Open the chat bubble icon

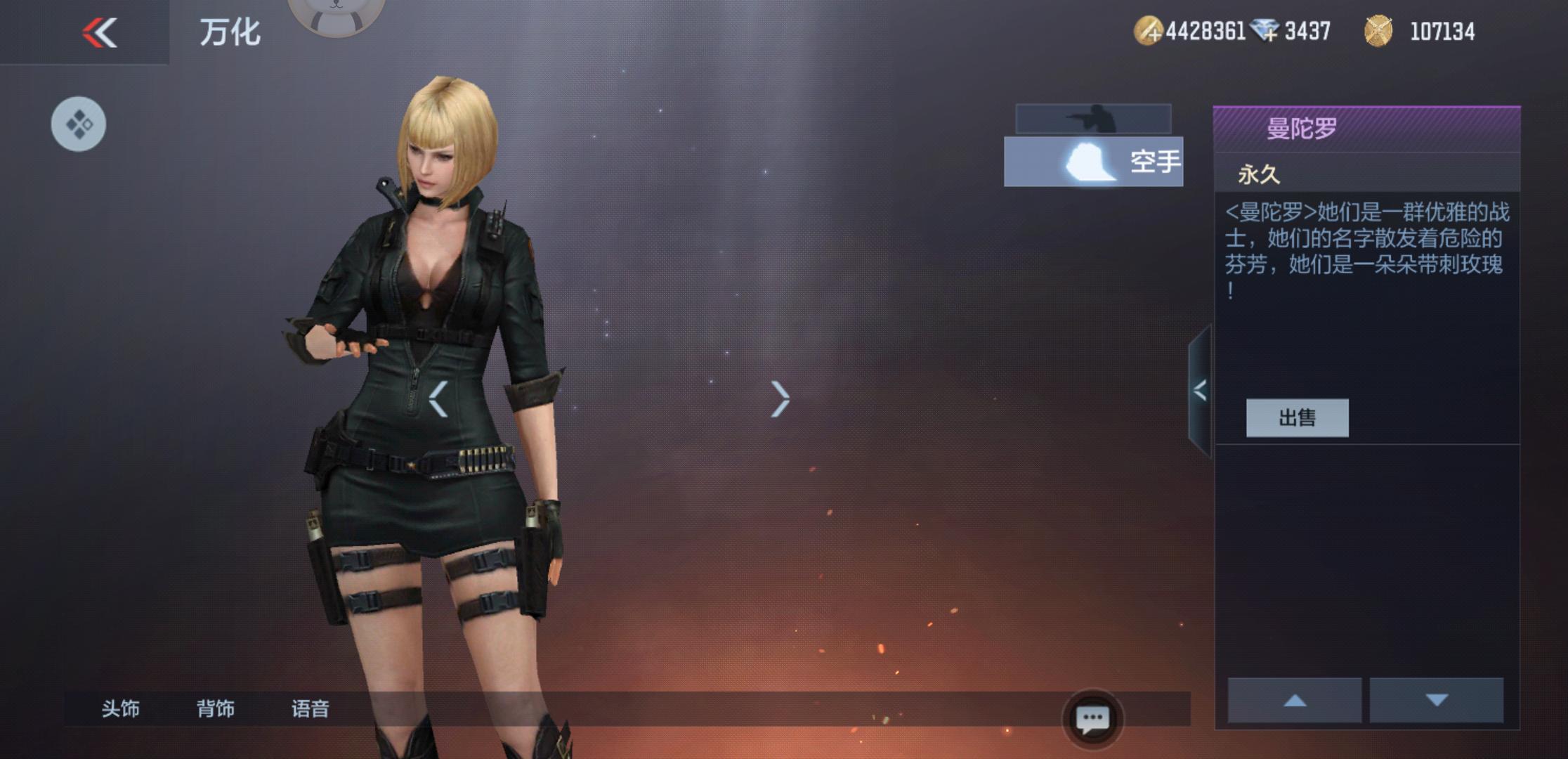pos(1092,719)
